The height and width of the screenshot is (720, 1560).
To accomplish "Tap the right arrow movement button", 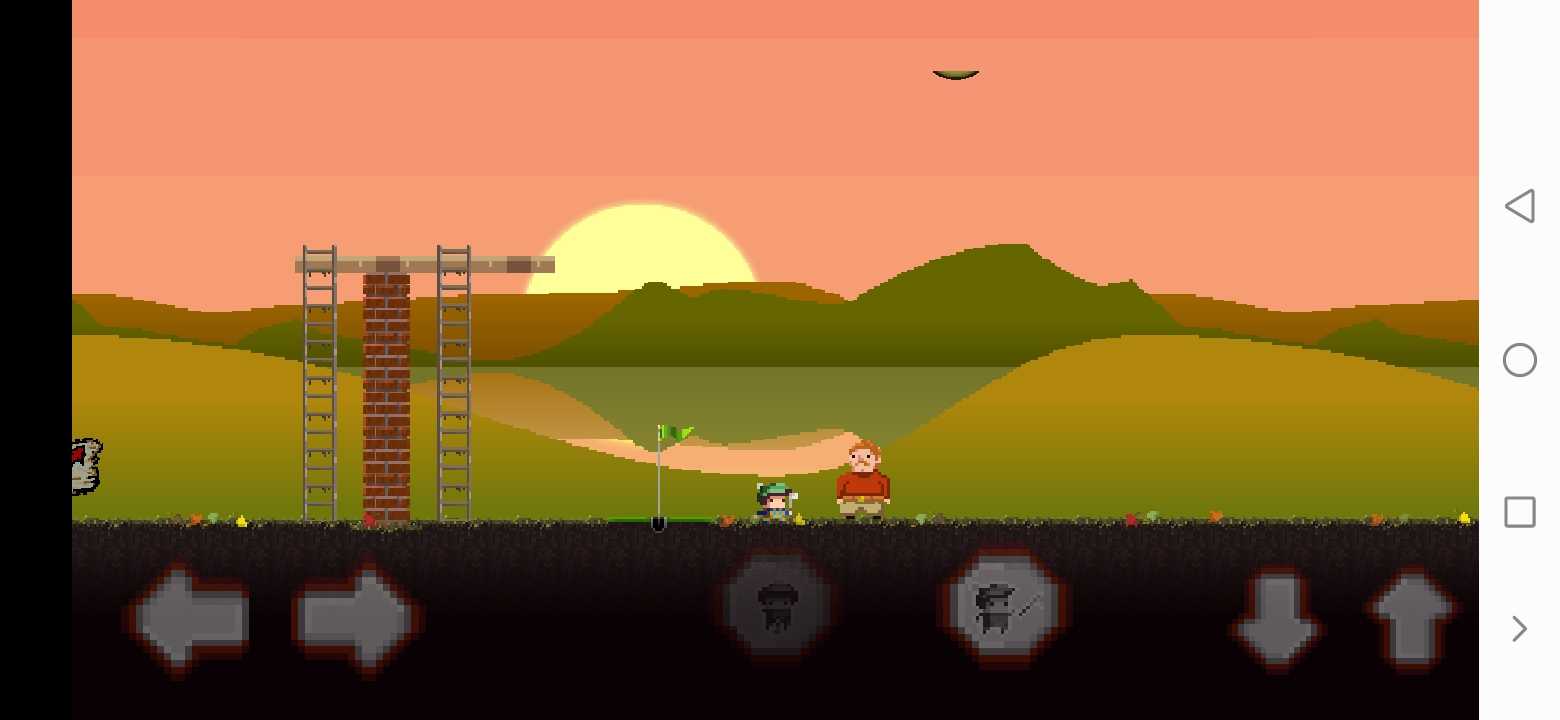I will pos(356,617).
